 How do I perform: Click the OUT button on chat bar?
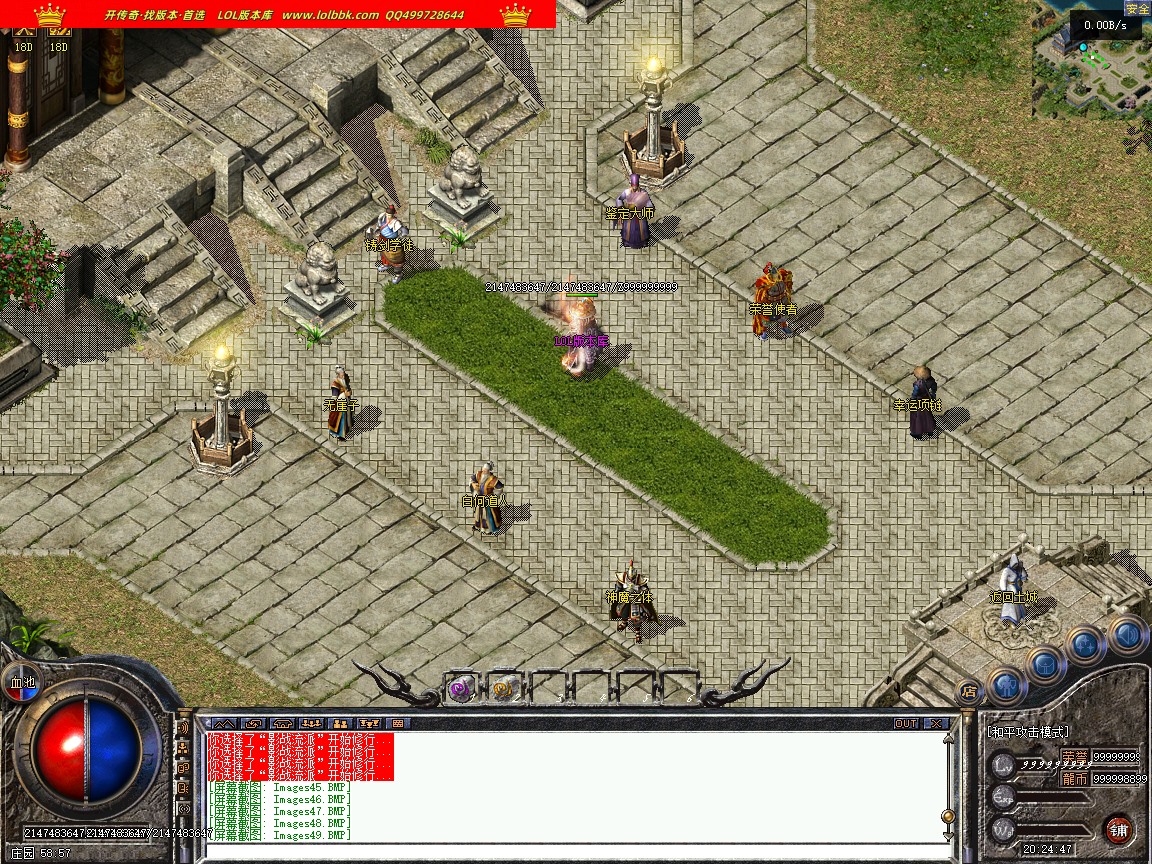[x=905, y=723]
